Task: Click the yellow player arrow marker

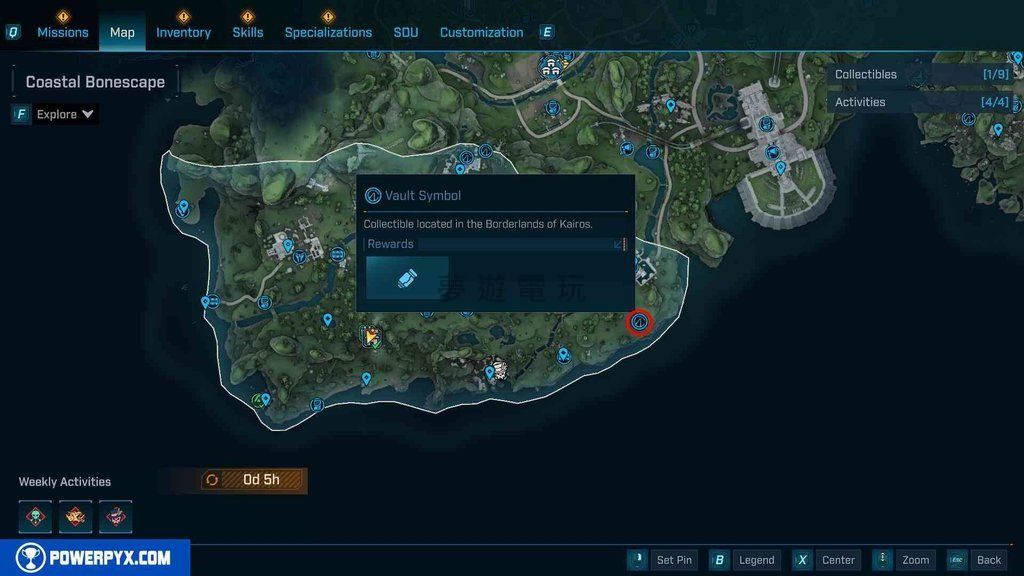Action: click(x=371, y=337)
